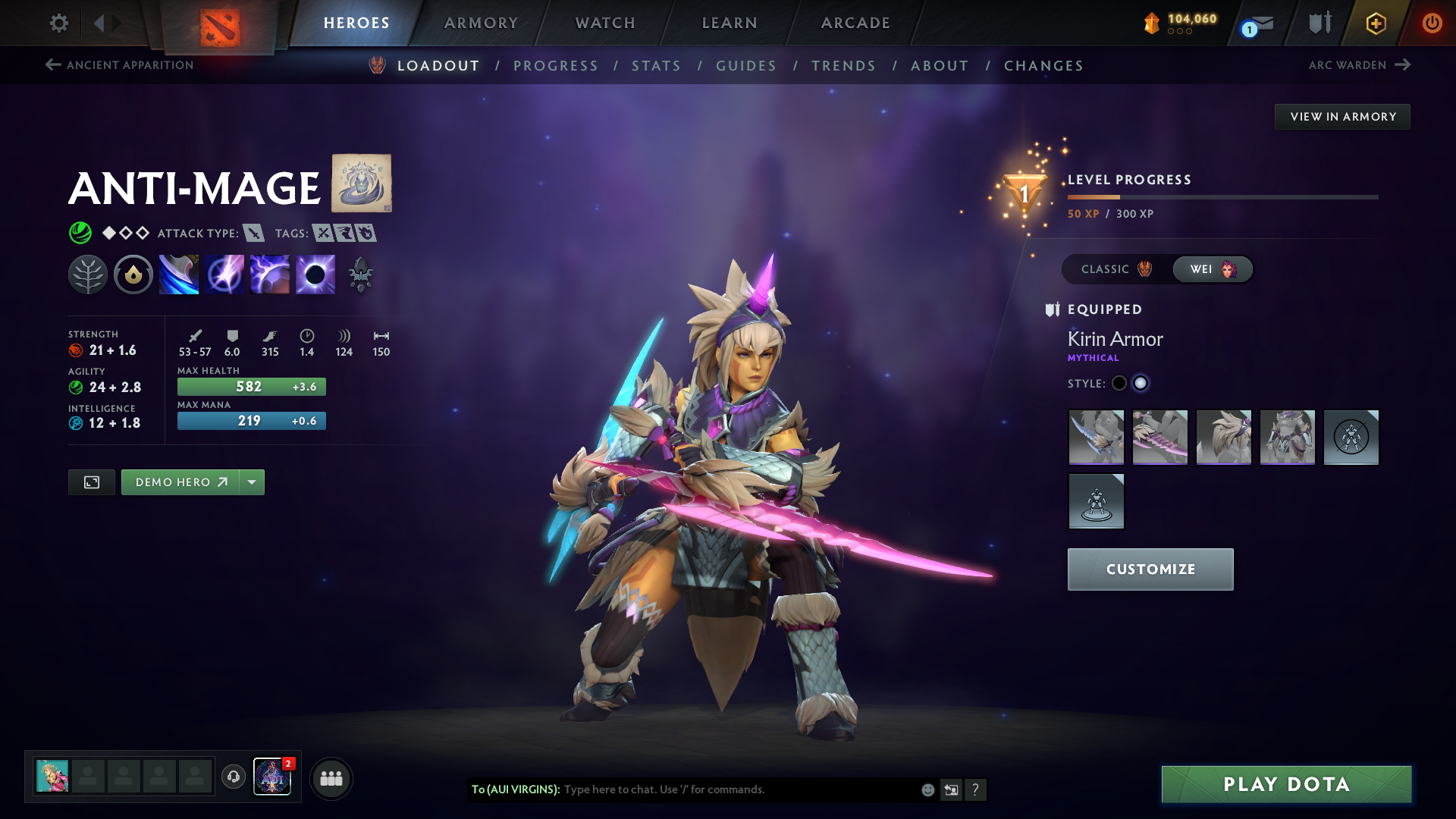Open the Arcade tab
The height and width of the screenshot is (819, 1456).
pos(855,23)
